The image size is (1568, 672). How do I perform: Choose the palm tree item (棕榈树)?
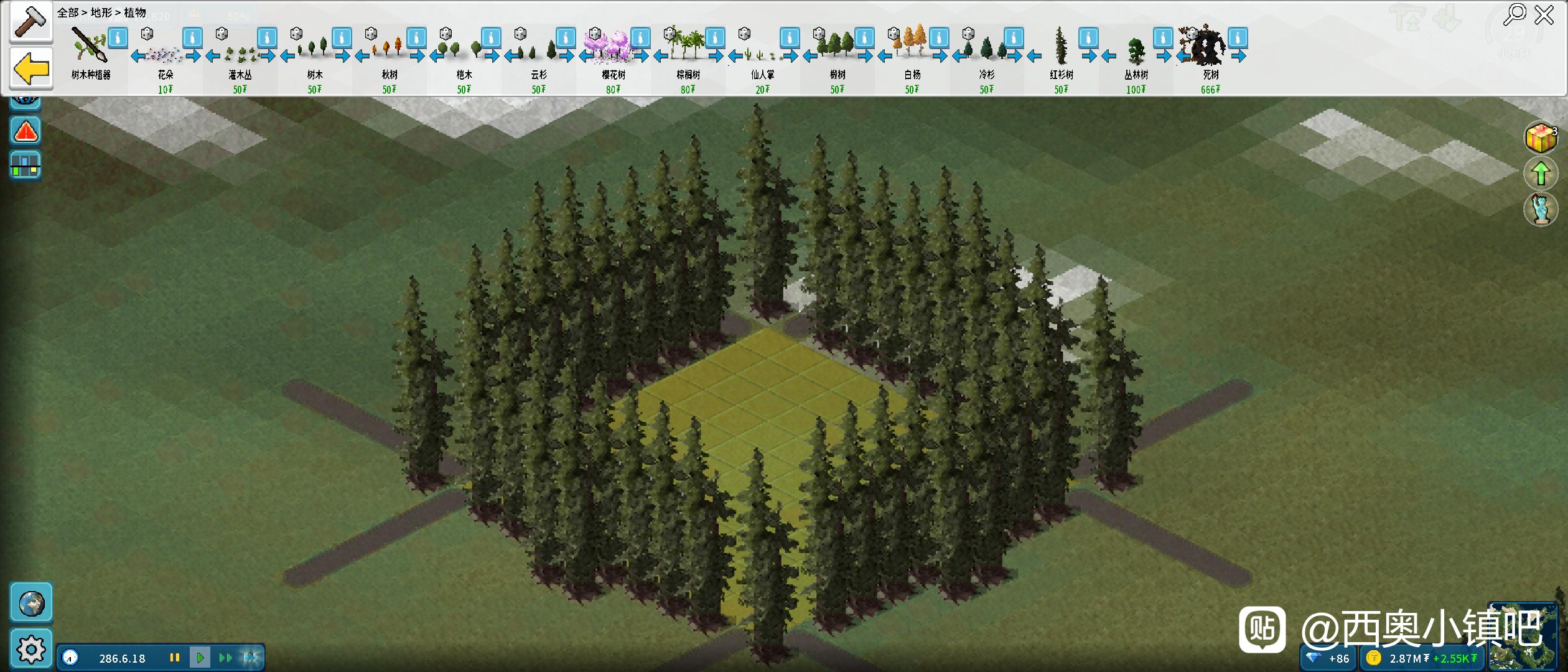[x=688, y=49]
